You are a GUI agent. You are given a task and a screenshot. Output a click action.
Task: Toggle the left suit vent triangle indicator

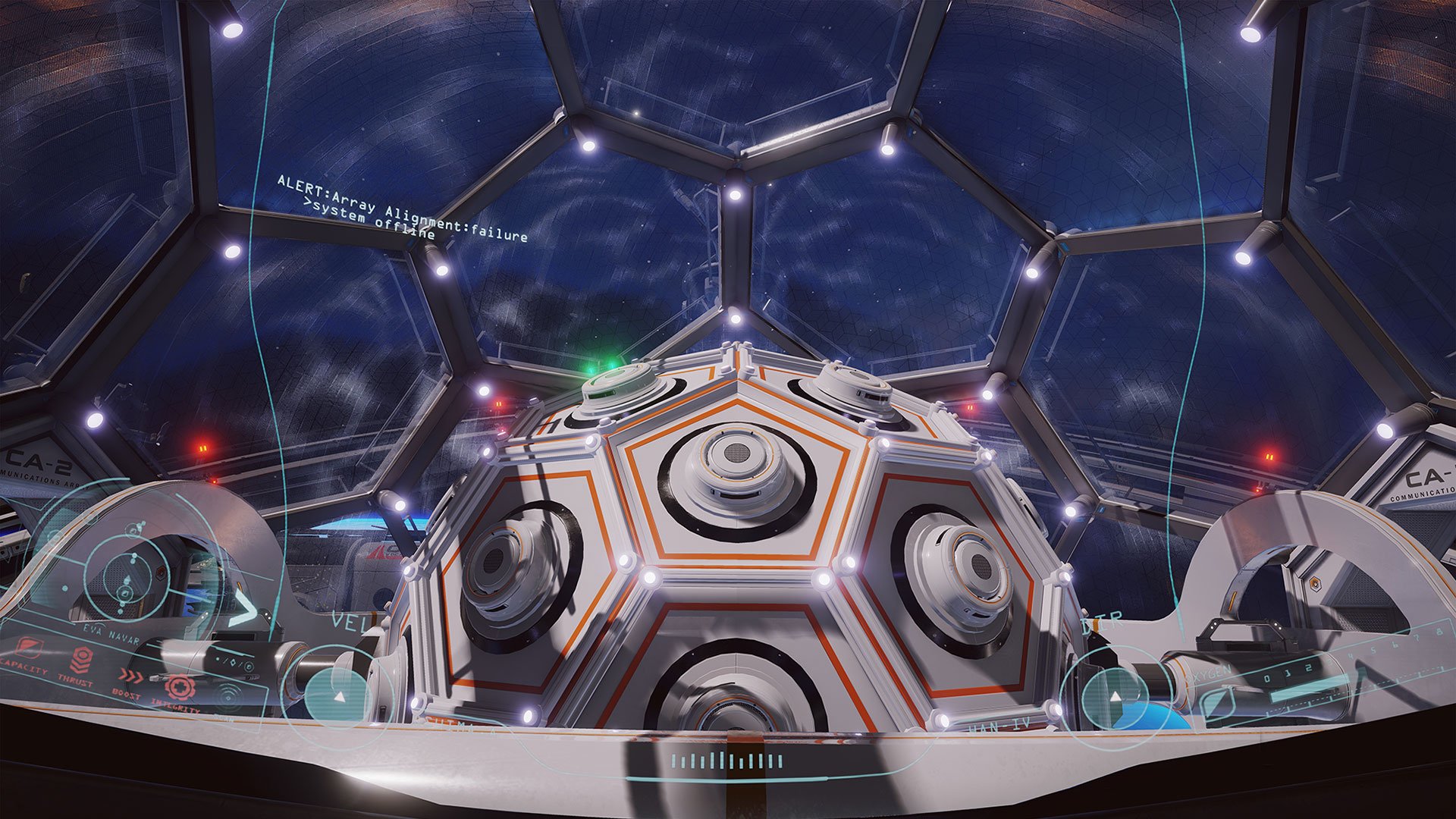pos(337,695)
